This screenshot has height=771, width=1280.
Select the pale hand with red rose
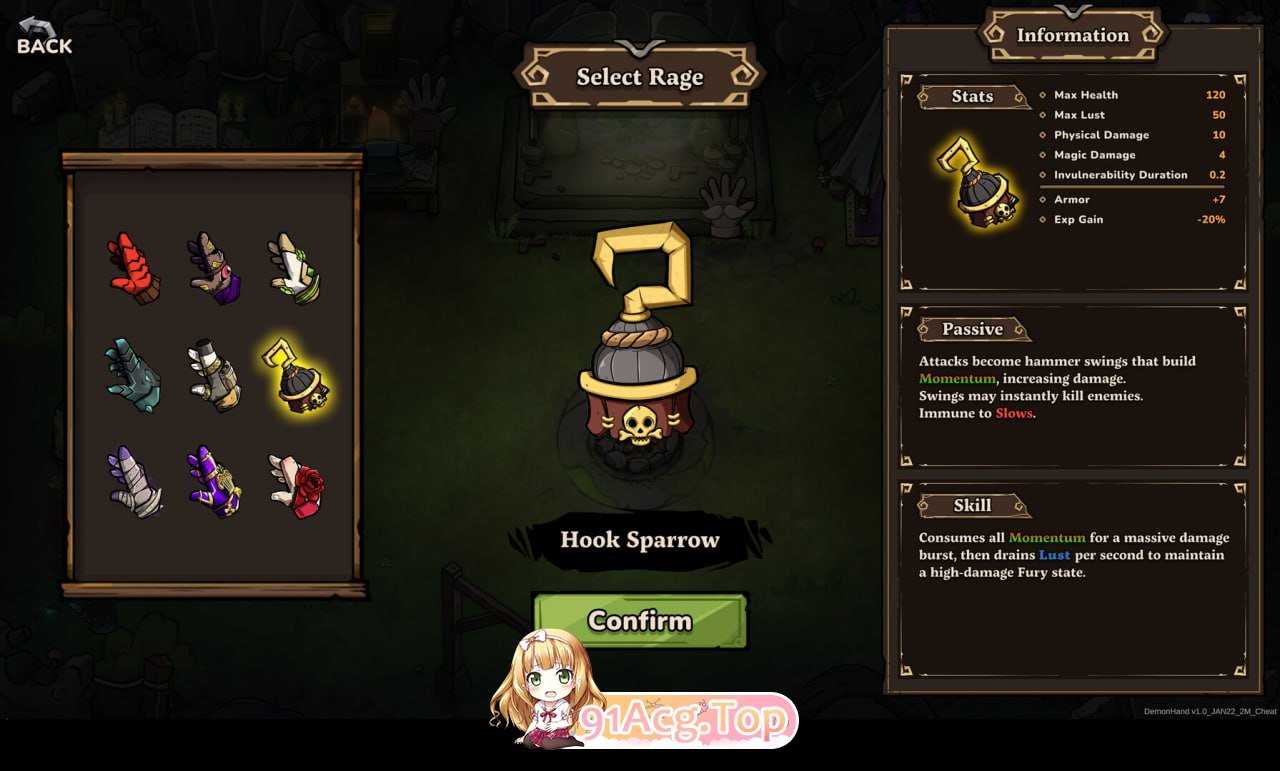(297, 485)
